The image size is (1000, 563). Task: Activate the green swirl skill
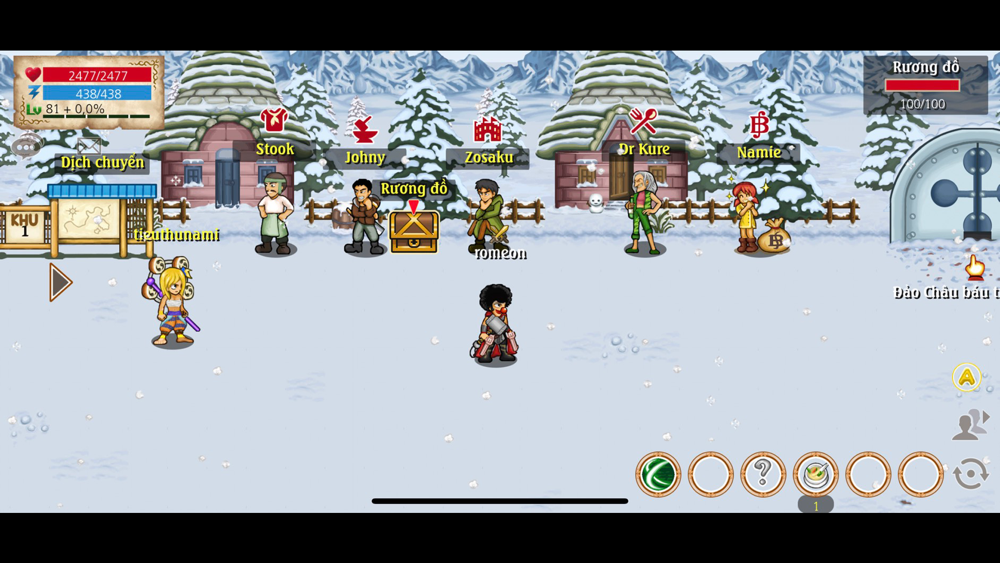click(x=658, y=474)
